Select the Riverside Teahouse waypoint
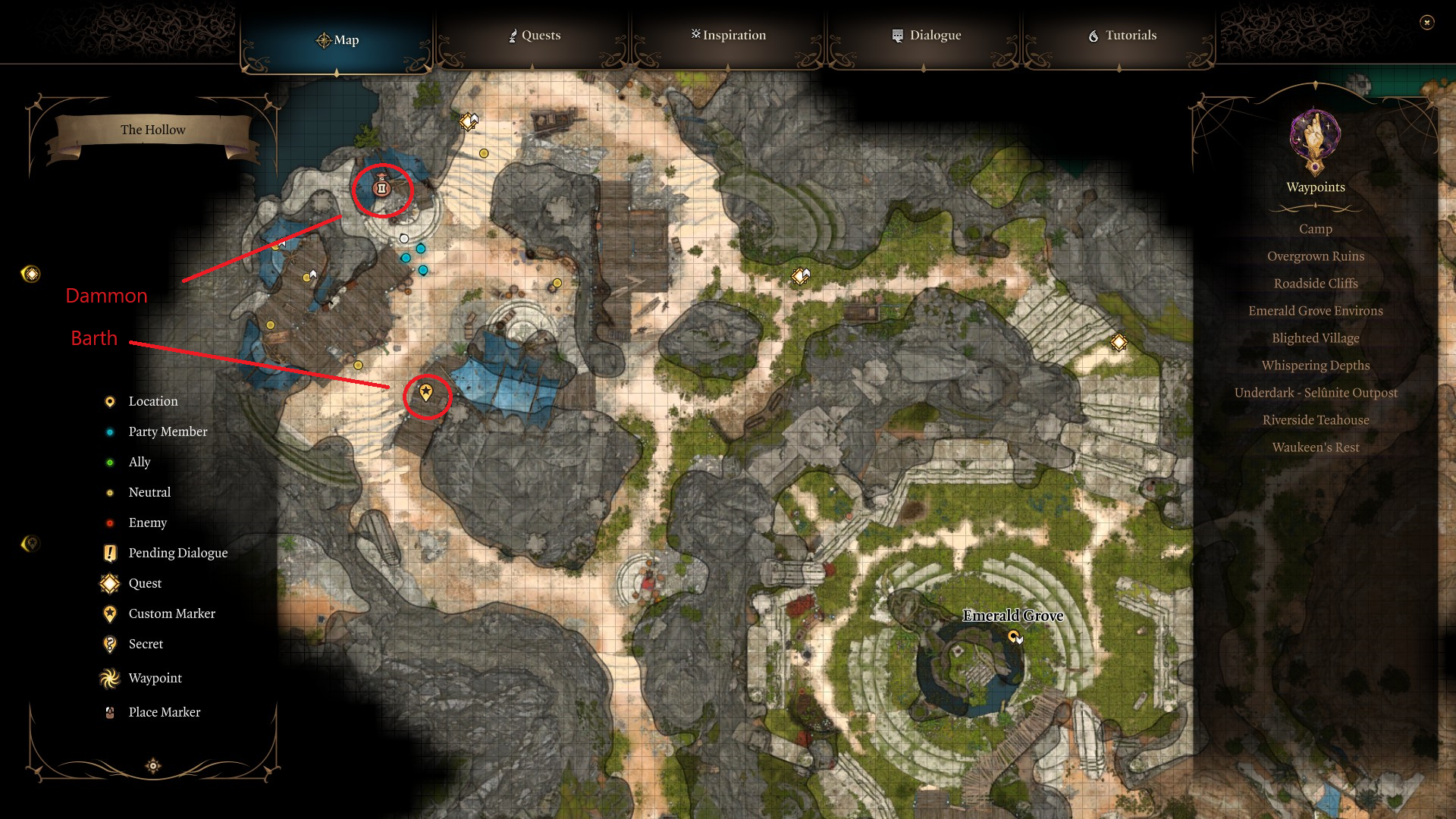This screenshot has width=1456, height=819. pyautogui.click(x=1316, y=419)
